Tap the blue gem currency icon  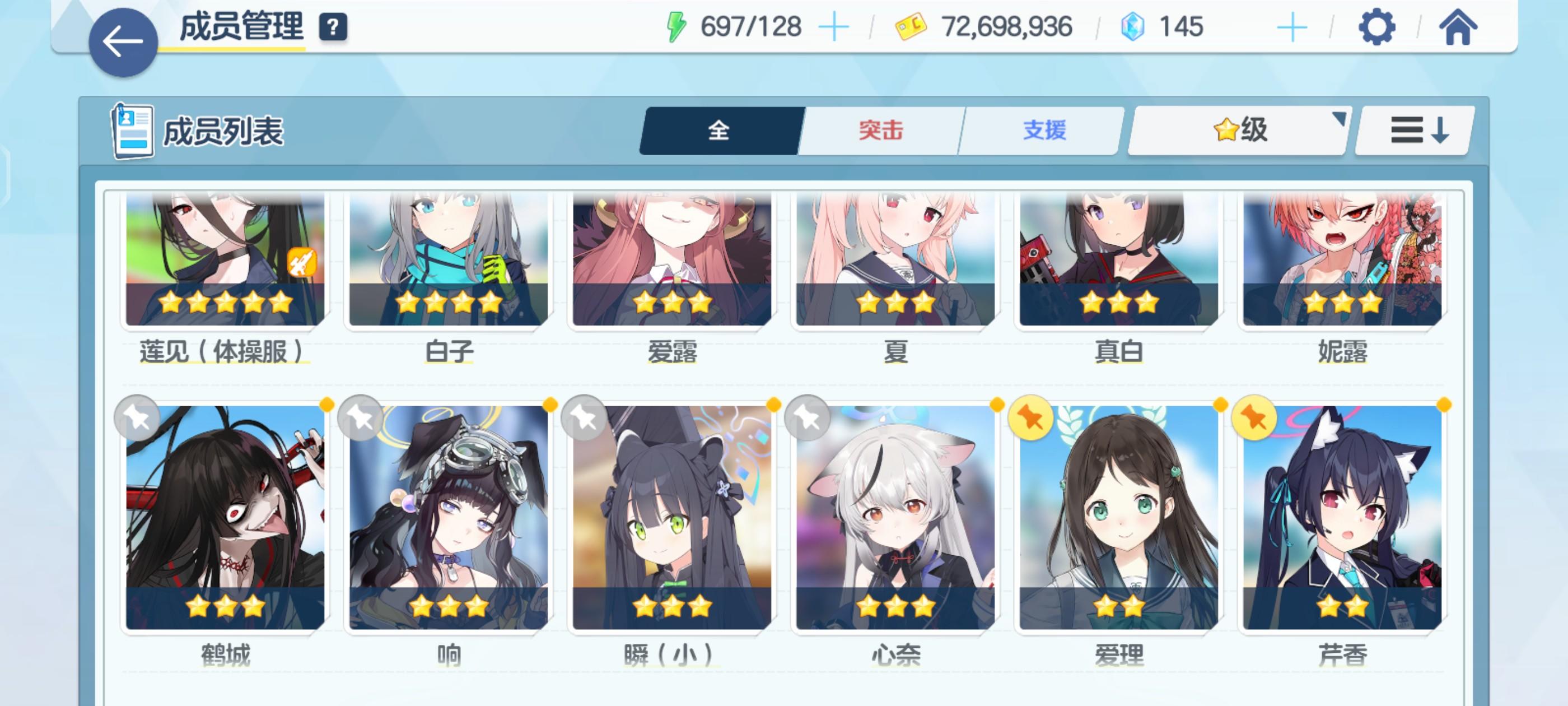(x=1132, y=26)
